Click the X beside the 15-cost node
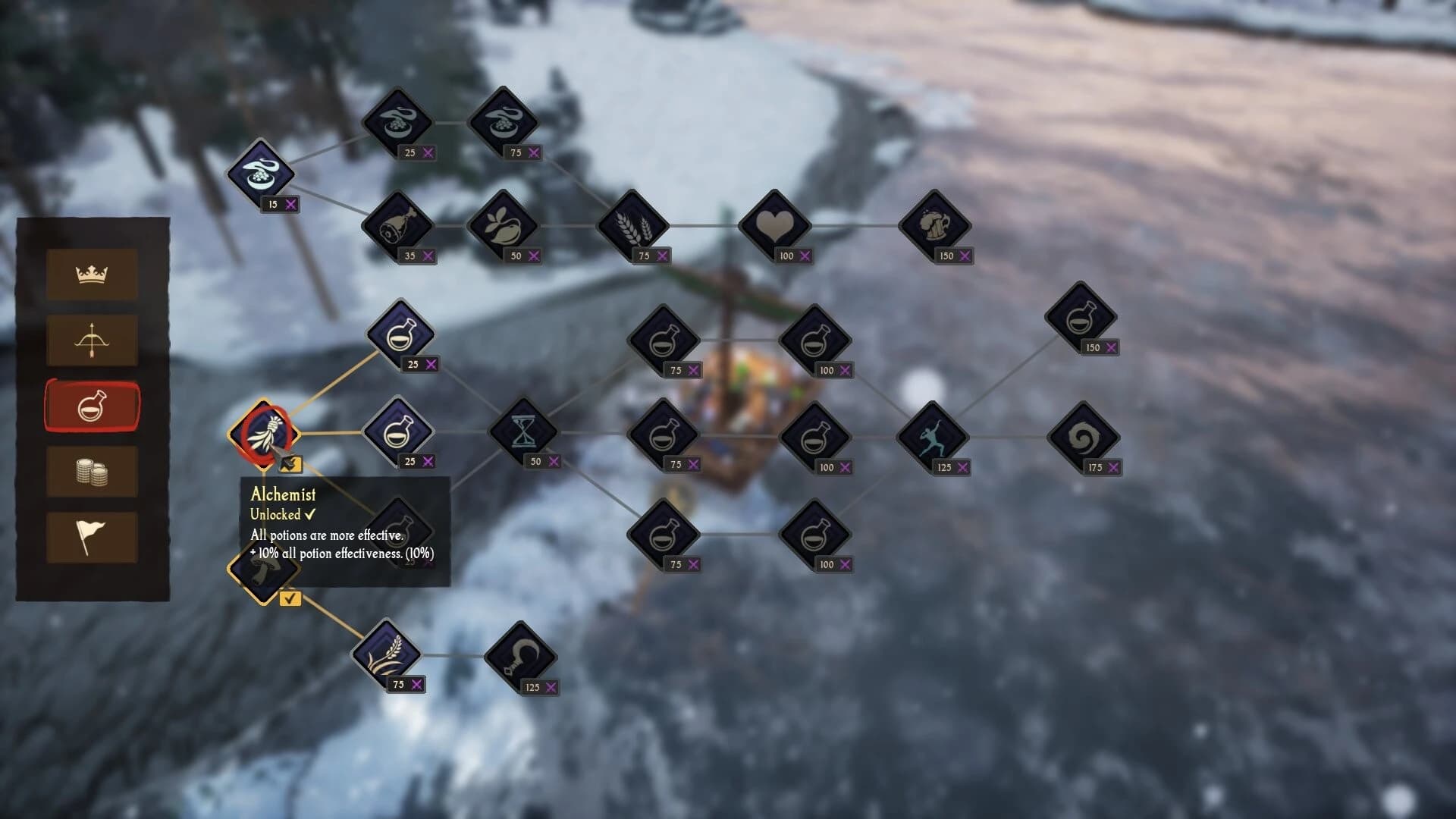 click(x=290, y=204)
